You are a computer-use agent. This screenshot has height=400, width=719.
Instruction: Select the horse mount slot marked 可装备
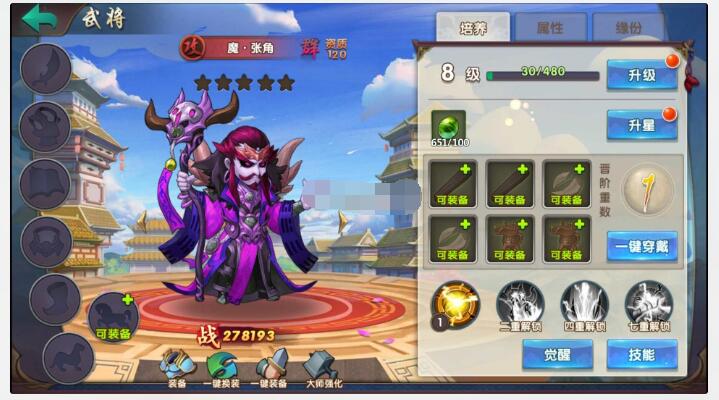tap(113, 316)
